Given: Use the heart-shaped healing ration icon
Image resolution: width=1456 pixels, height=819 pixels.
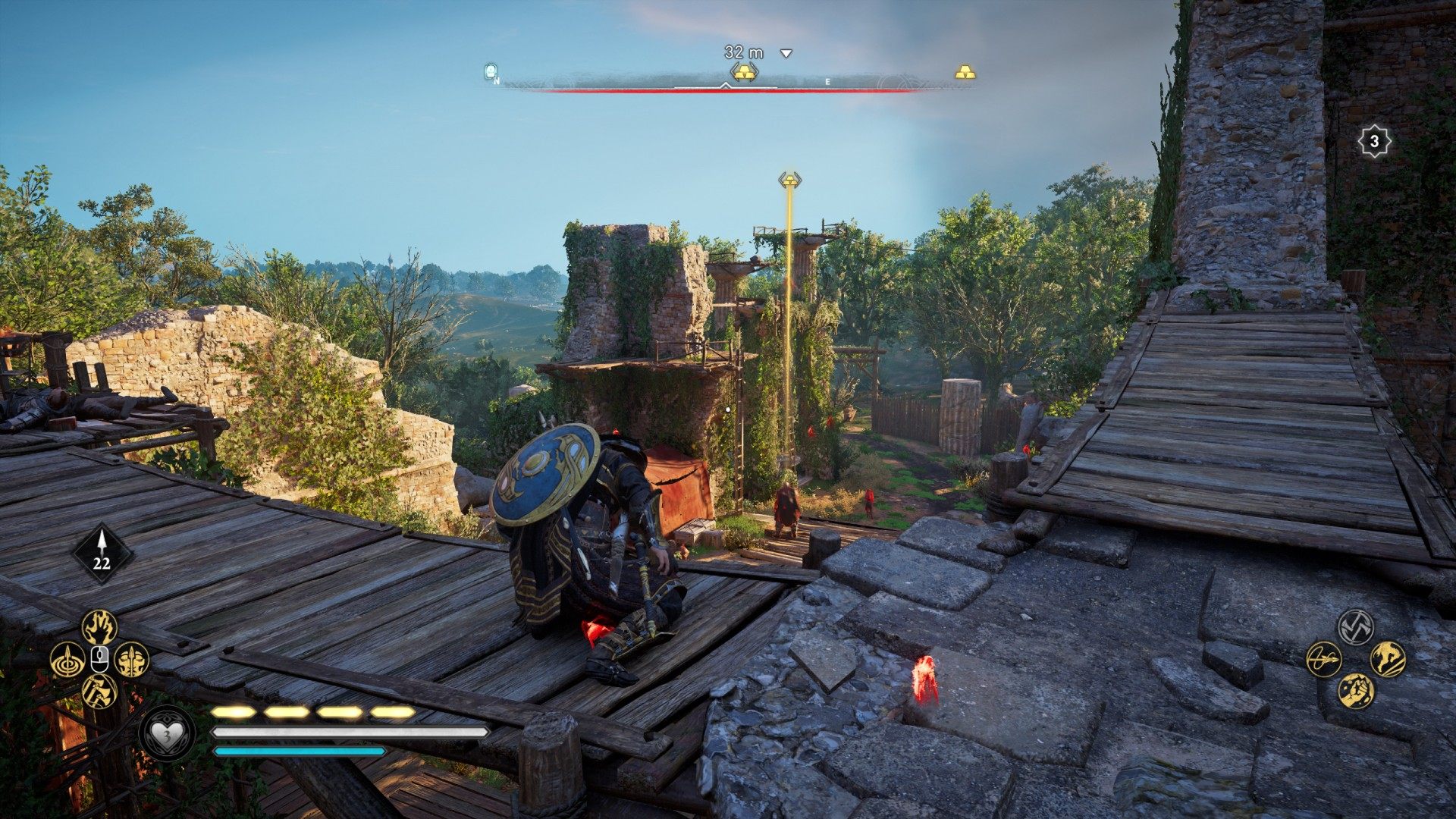Looking at the screenshot, I should click(168, 734).
